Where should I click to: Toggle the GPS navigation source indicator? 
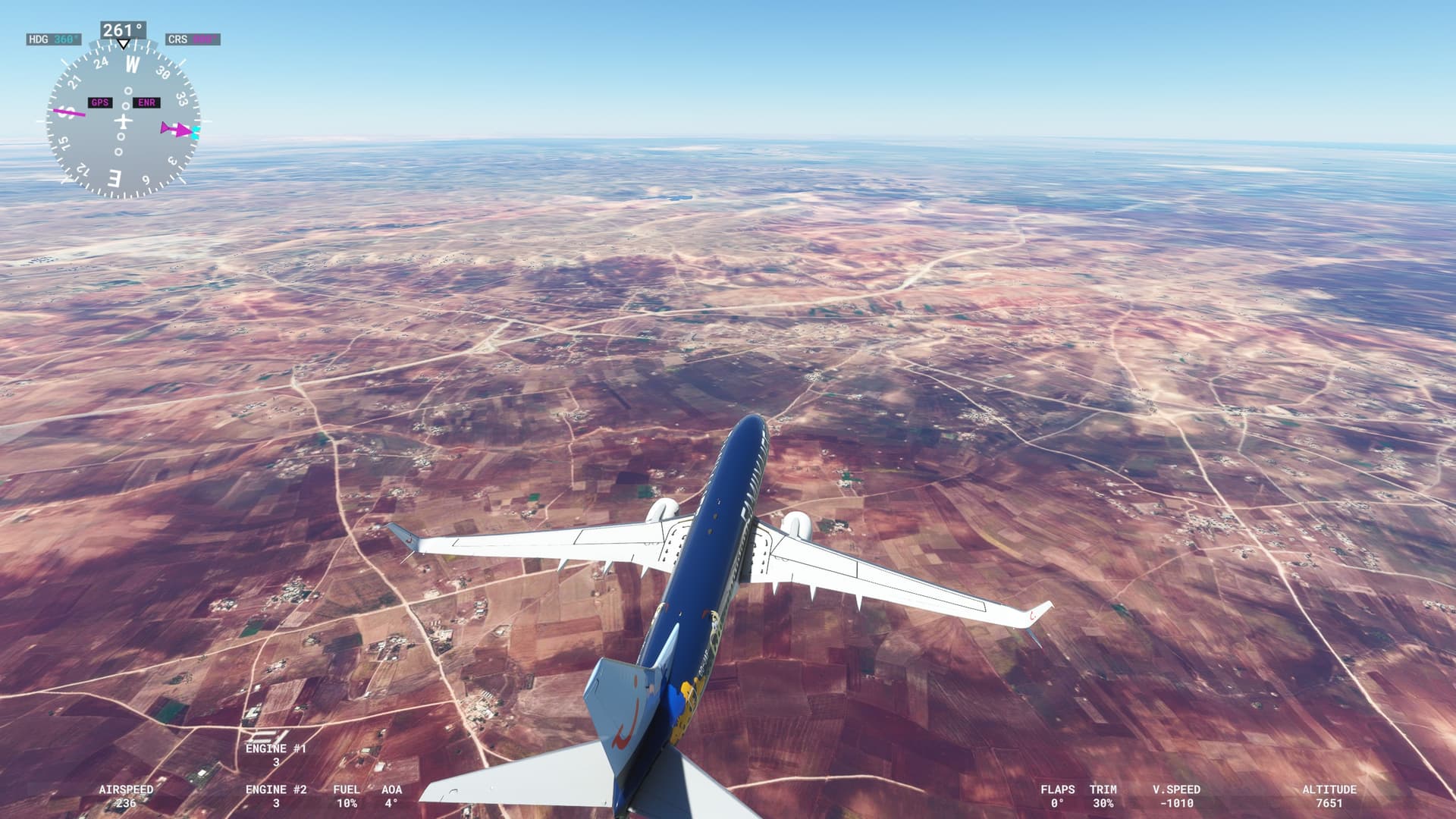(100, 102)
